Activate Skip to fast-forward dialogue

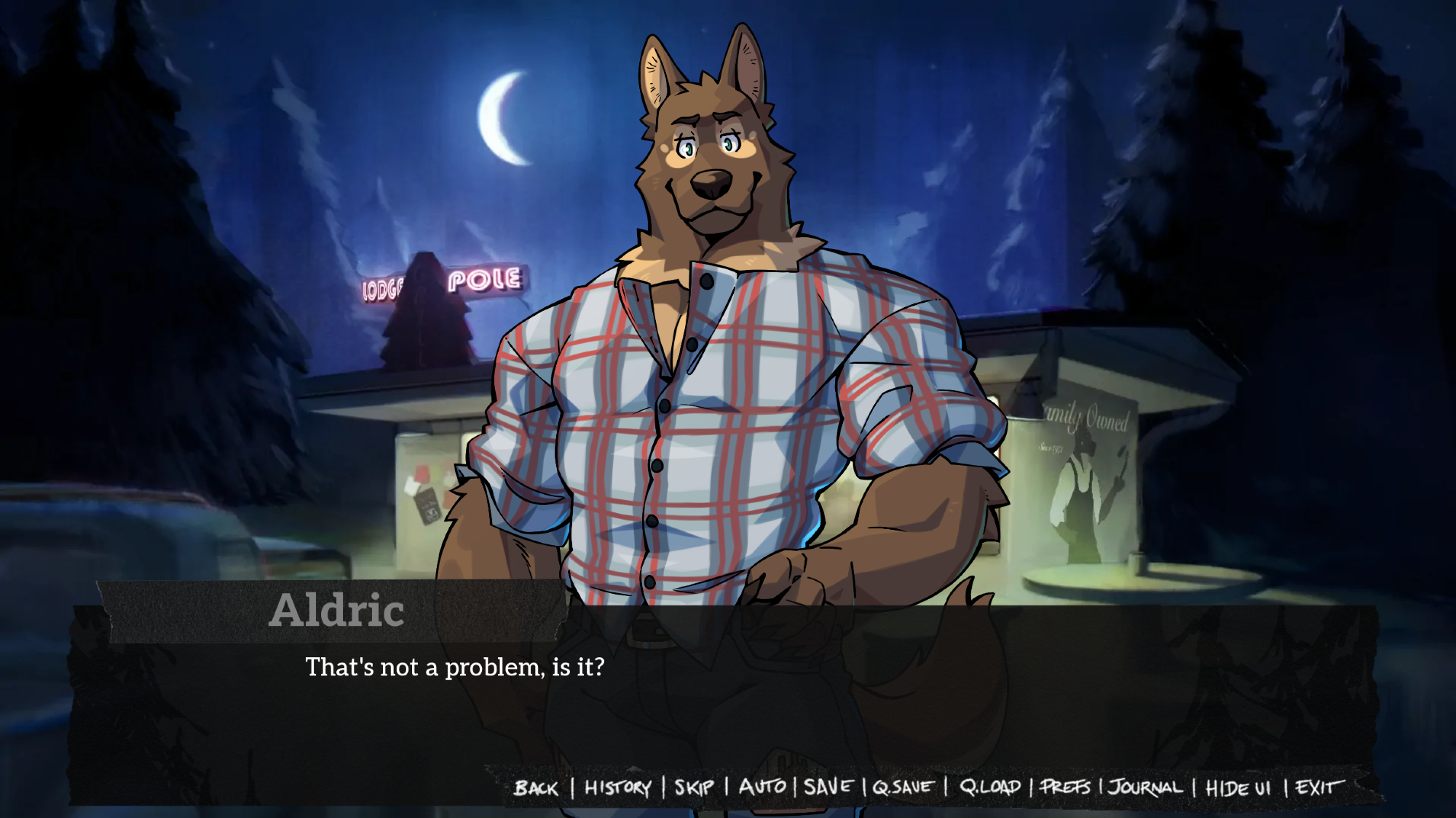tap(694, 787)
